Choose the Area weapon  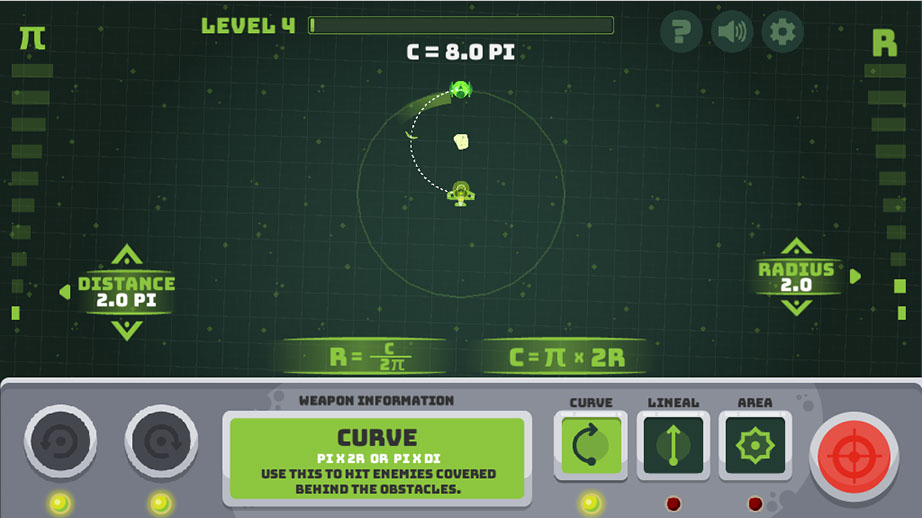point(755,445)
